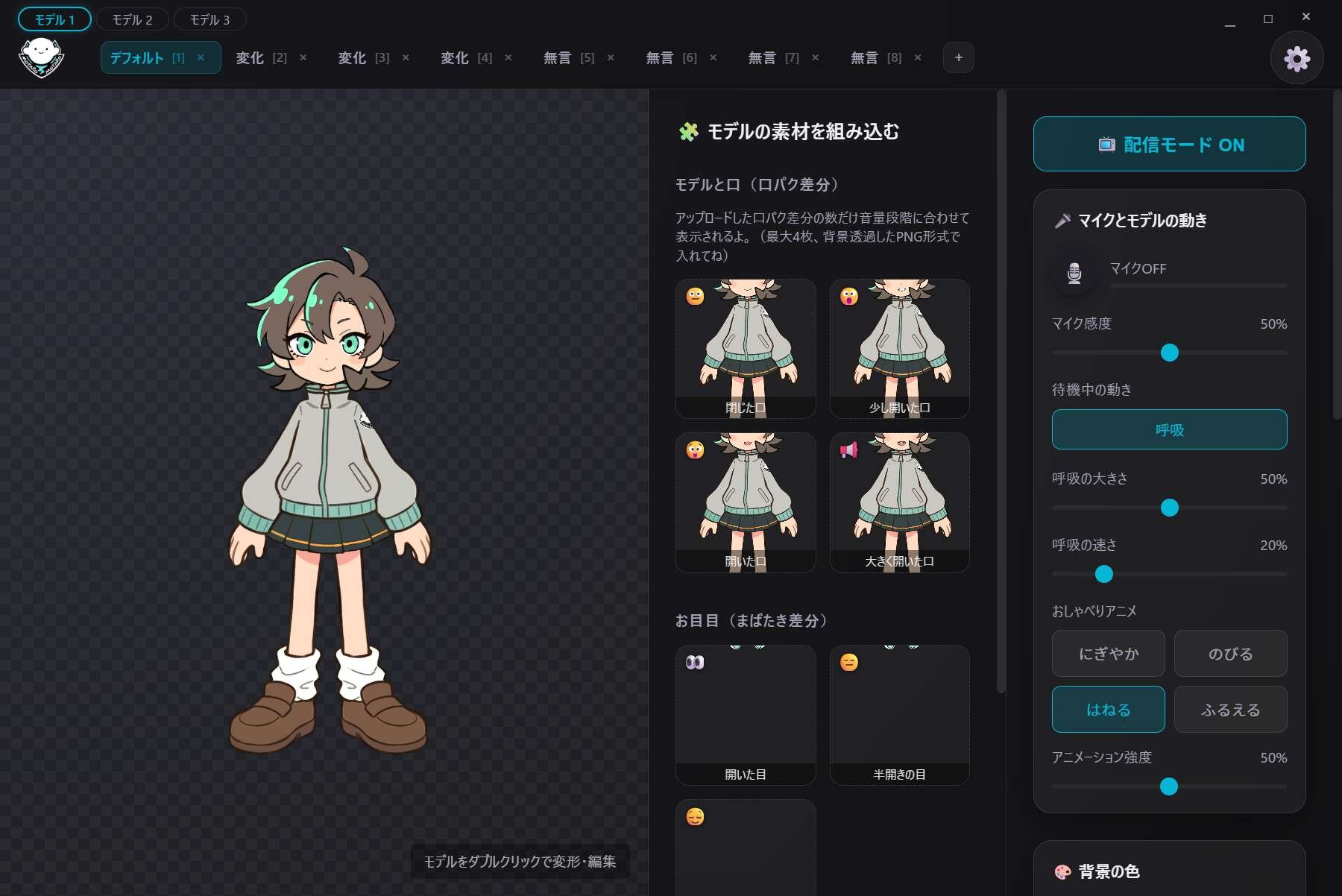Select the 呼吸 idle motion button
Image resolution: width=1342 pixels, height=896 pixels.
[x=1169, y=430]
